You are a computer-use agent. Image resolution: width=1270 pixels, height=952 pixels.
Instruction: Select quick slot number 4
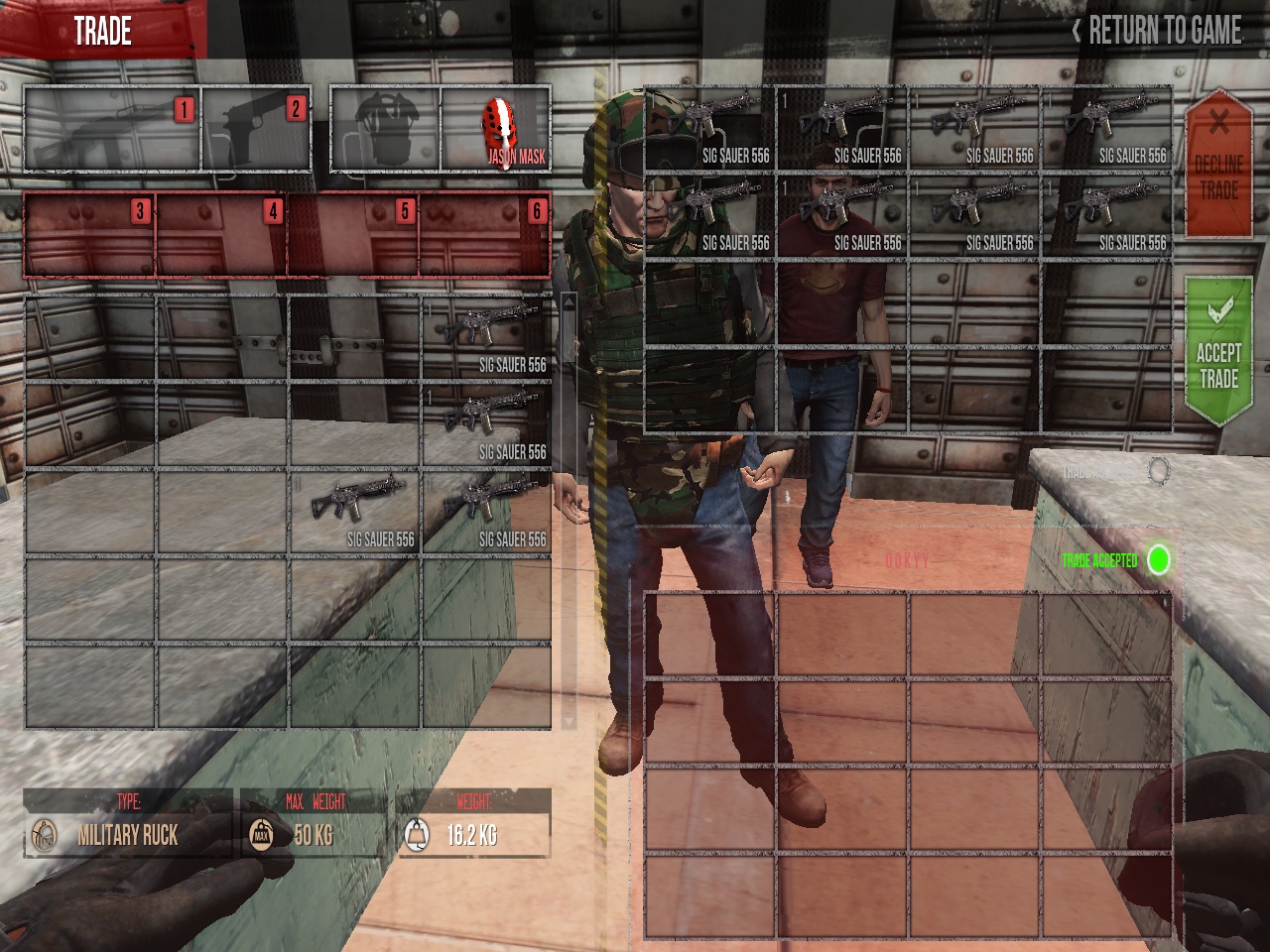tap(221, 235)
